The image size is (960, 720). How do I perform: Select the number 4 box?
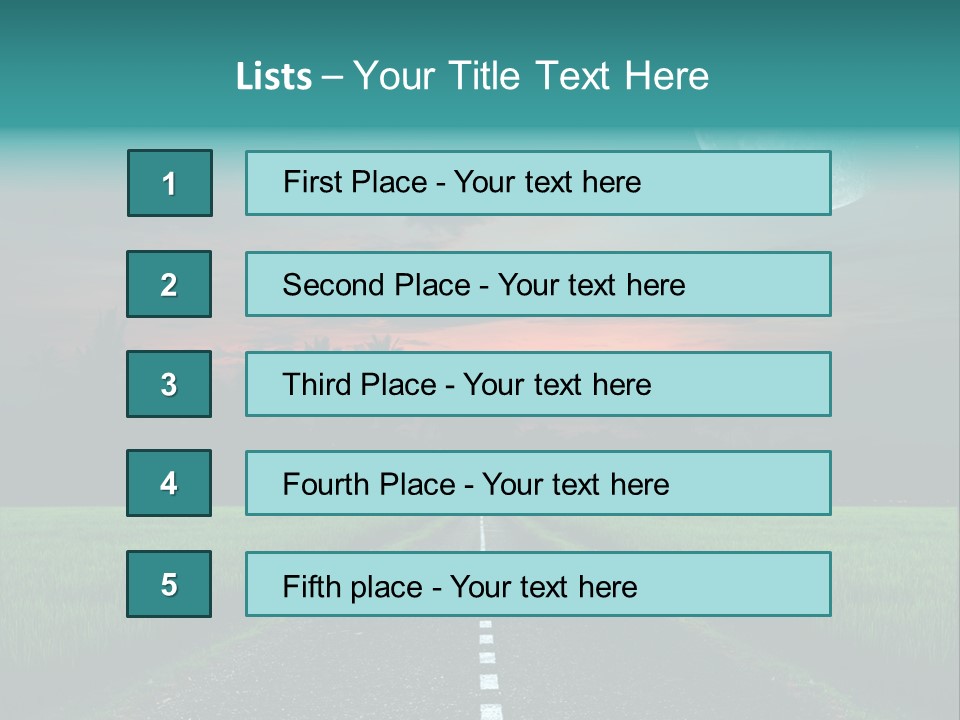tap(169, 483)
